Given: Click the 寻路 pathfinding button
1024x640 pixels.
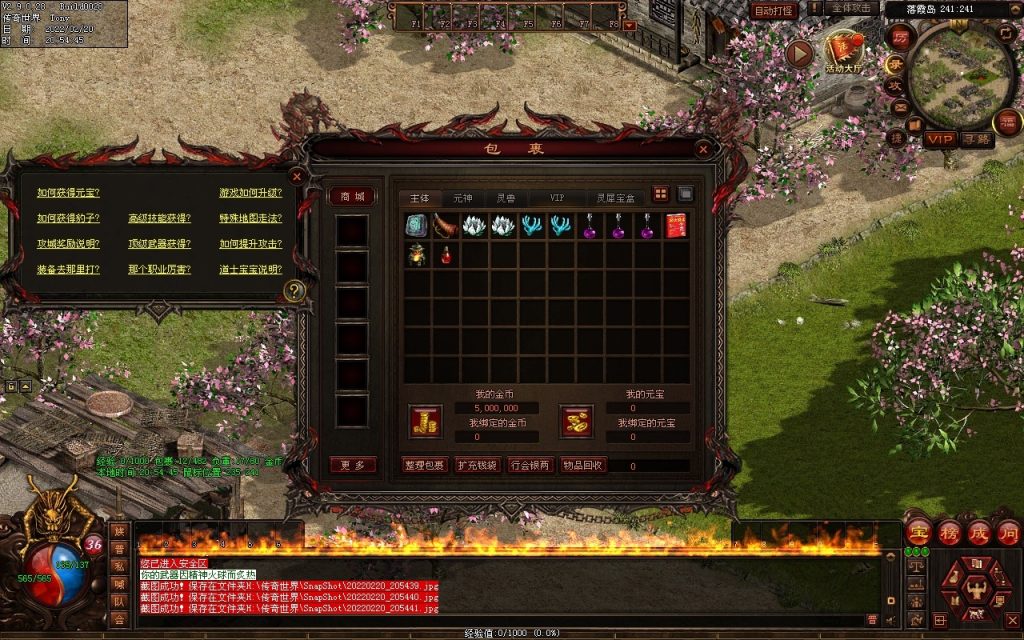Looking at the screenshot, I should click(976, 139).
